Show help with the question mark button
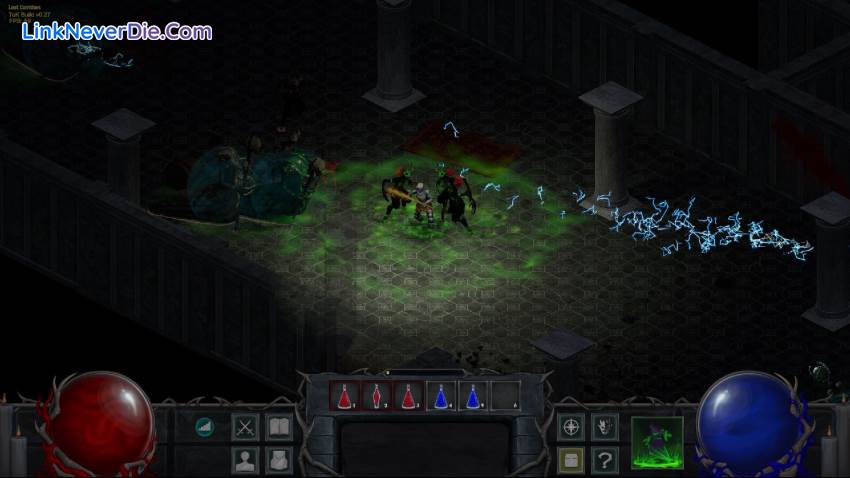 point(604,460)
